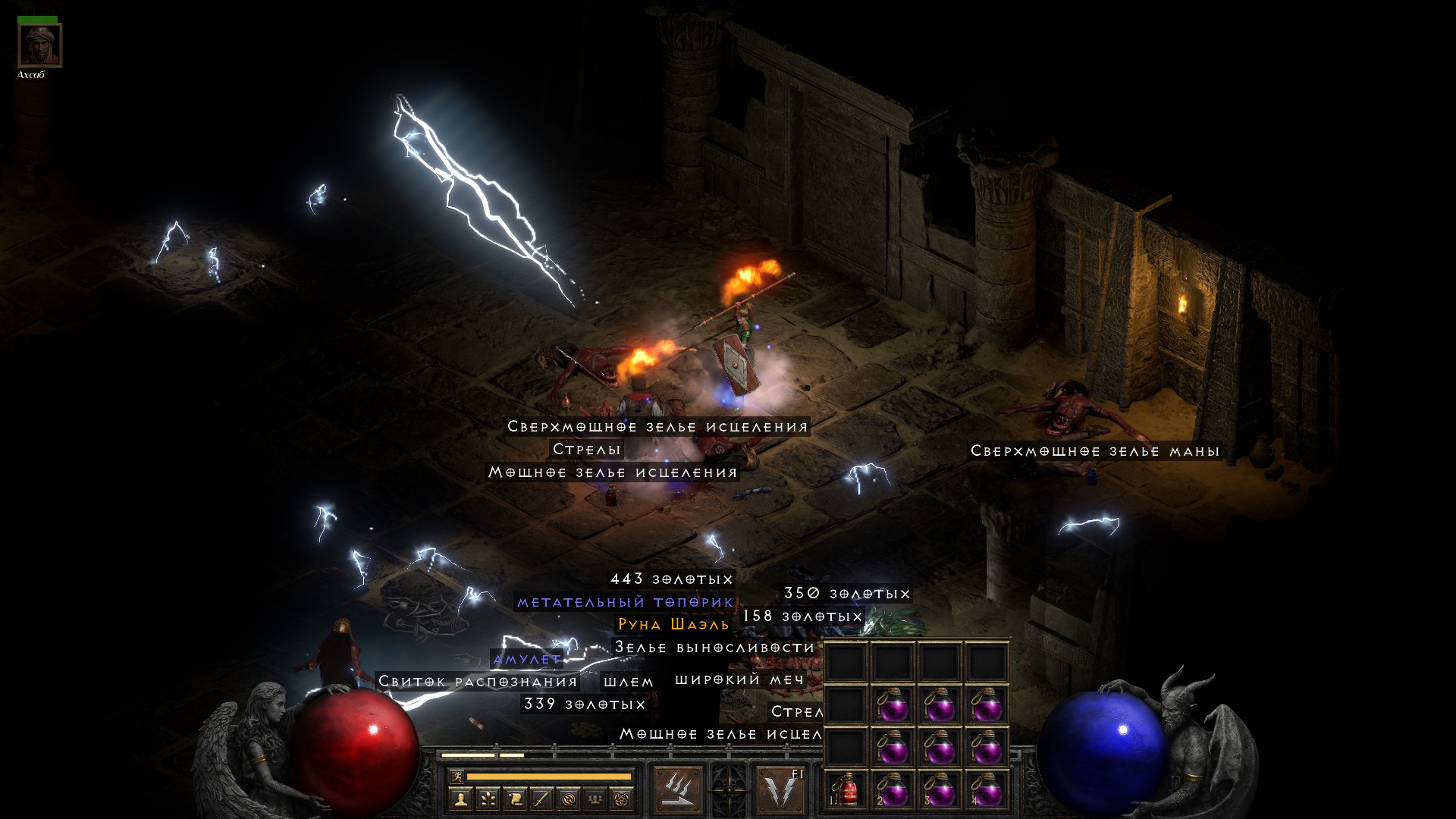The width and height of the screenshot is (1456, 819).
Task: Choose the left-click triple javelin skill
Action: 677,790
